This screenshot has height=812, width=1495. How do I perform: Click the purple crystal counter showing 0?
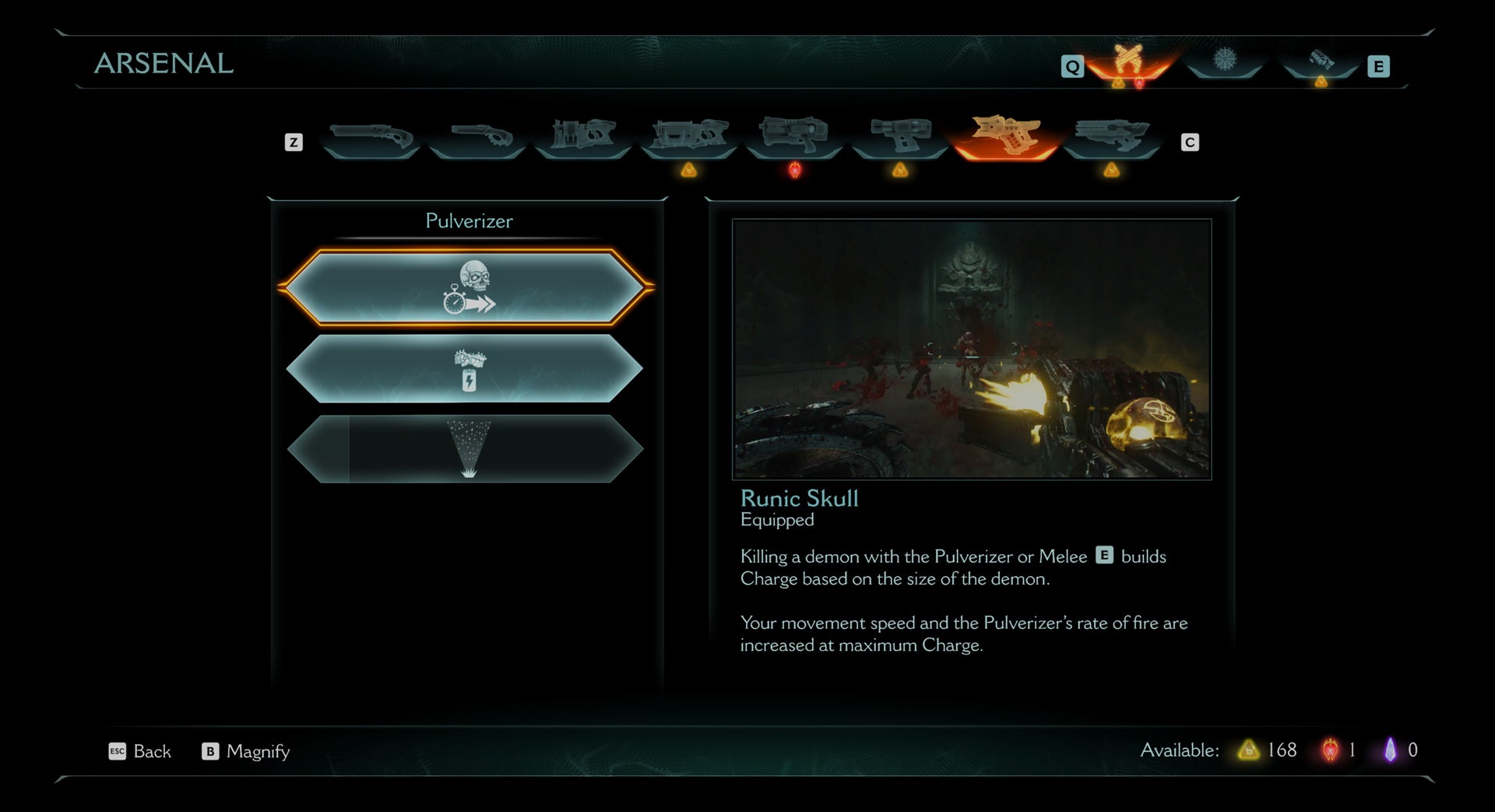[1402, 750]
